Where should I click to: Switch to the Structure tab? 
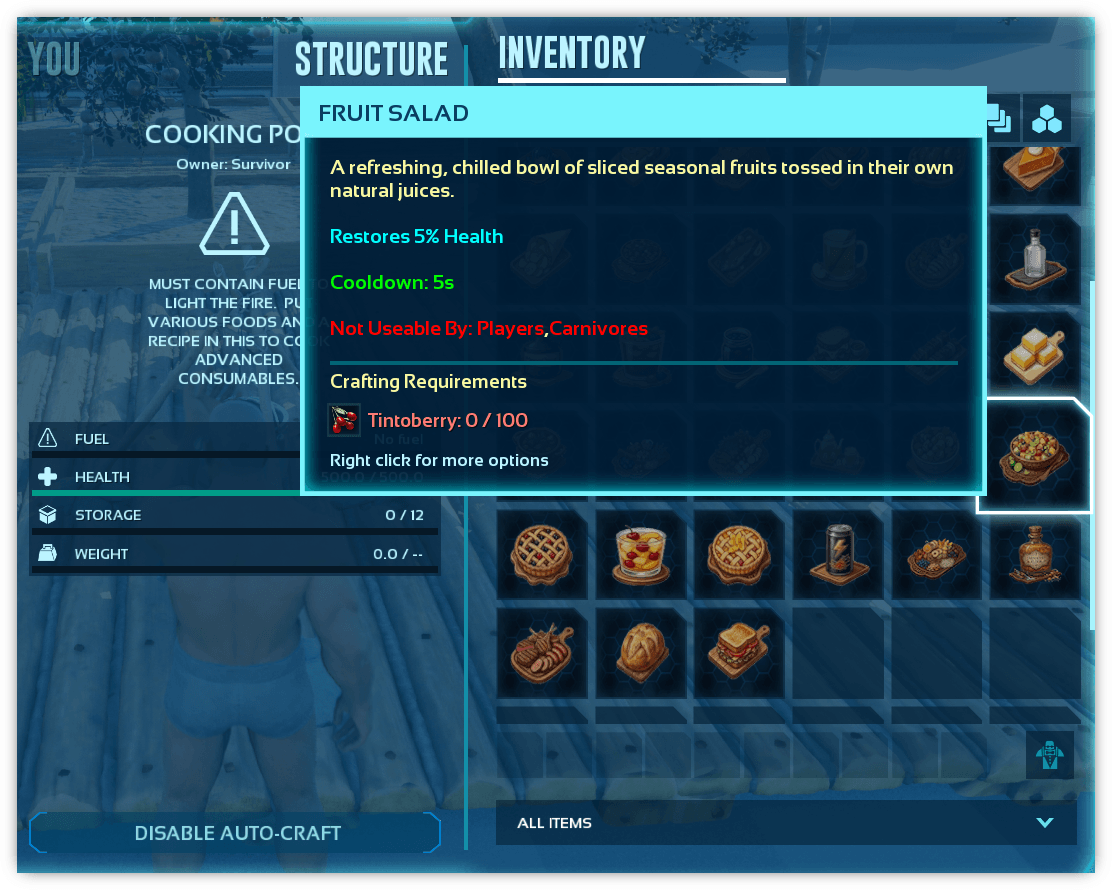click(x=371, y=59)
